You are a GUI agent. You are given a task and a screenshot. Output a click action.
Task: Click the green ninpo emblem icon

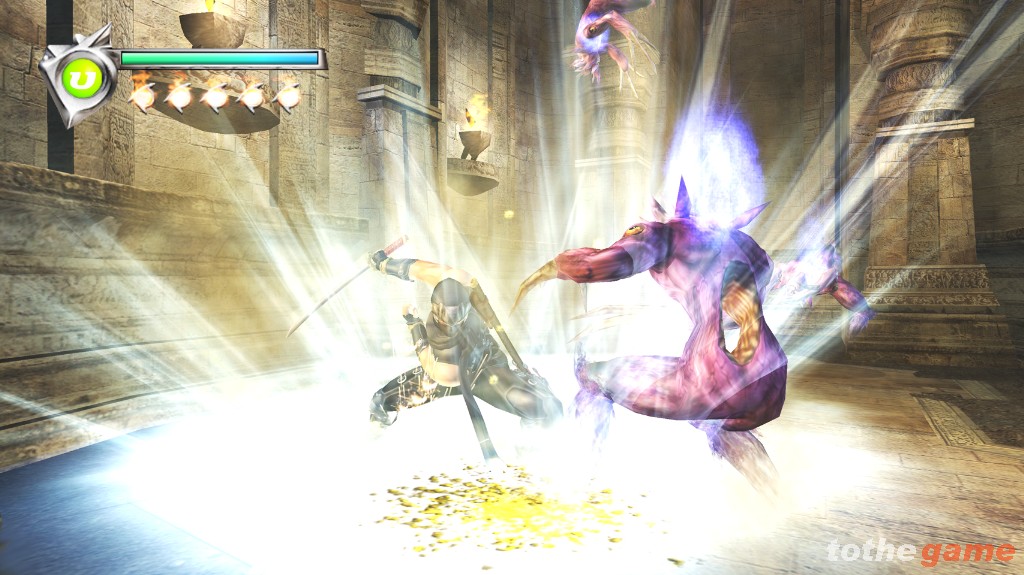pos(77,77)
